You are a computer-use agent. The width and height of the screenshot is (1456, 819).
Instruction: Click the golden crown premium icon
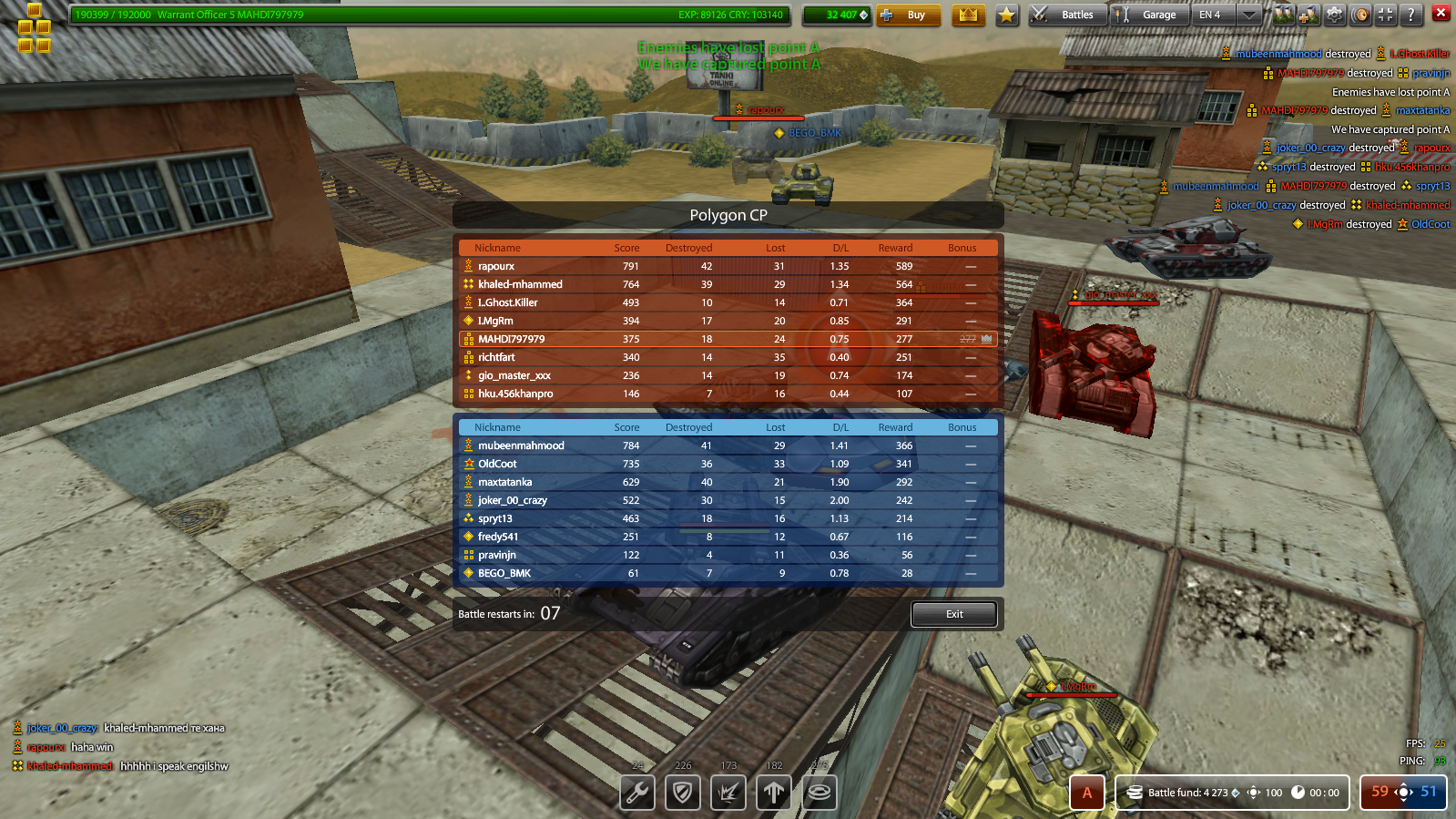point(969,15)
